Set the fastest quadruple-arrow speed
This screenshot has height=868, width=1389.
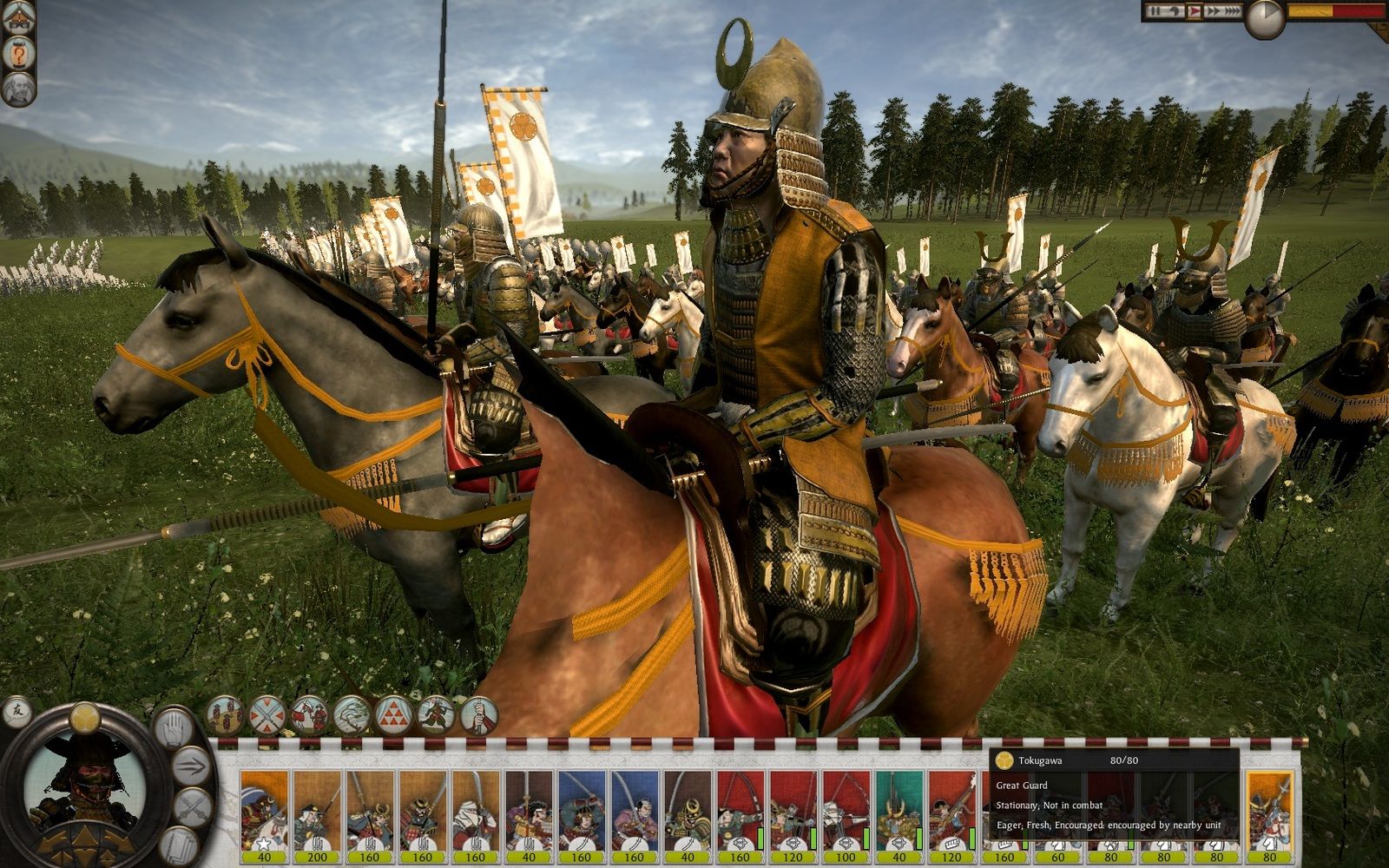point(1234,11)
